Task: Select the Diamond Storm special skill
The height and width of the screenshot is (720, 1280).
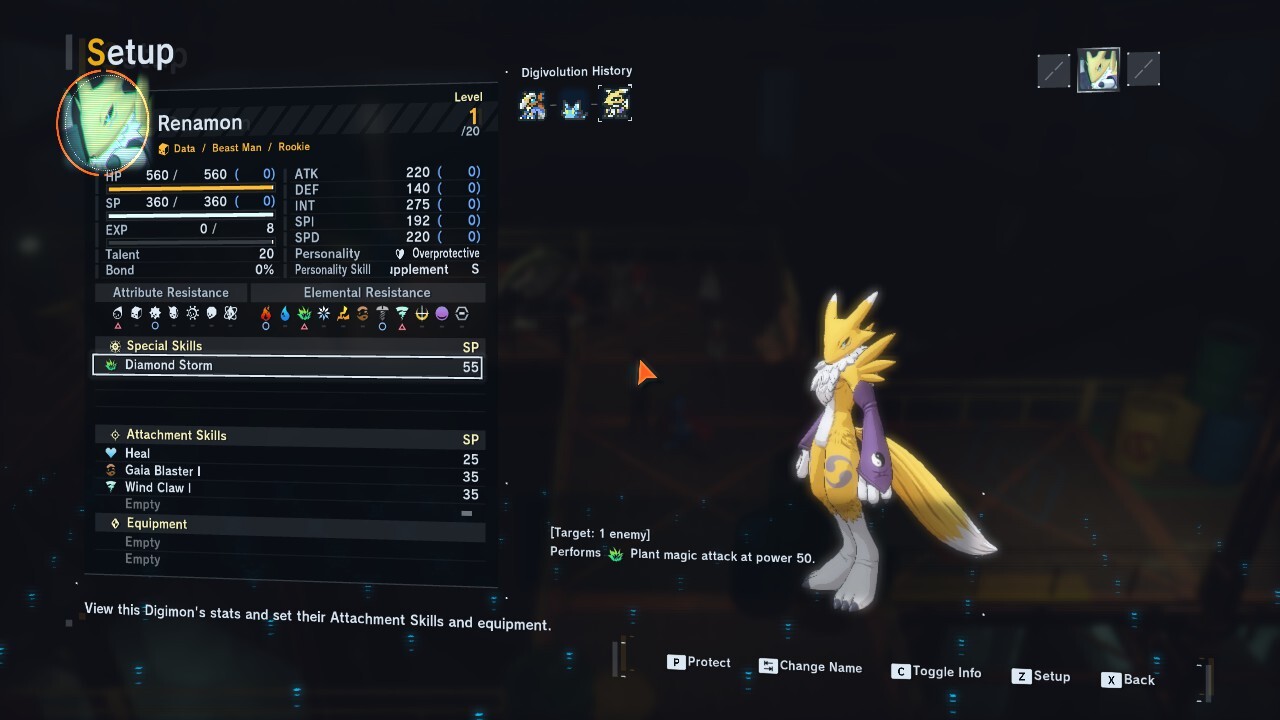Action: [x=287, y=366]
